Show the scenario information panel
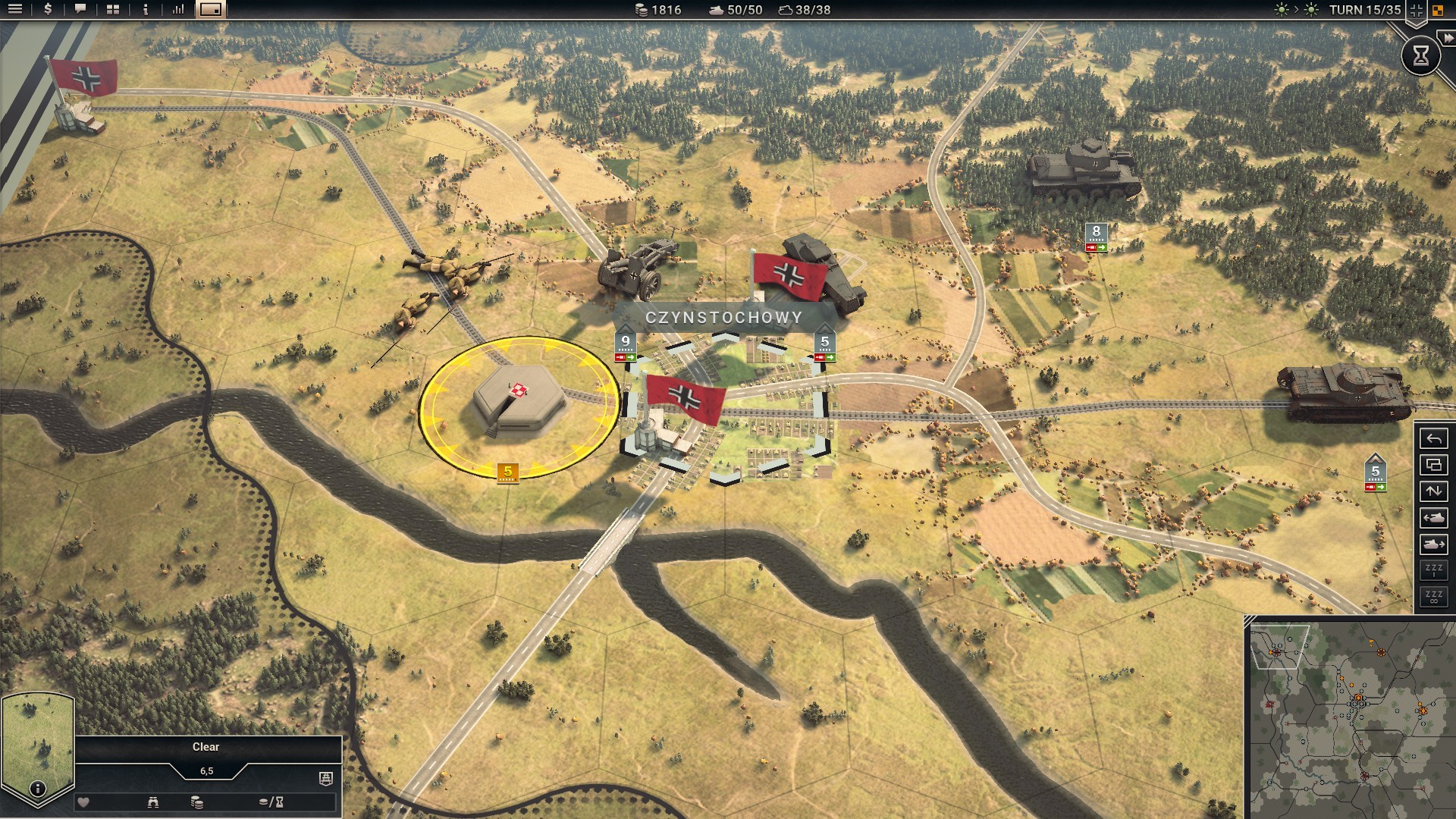Image resolution: width=1456 pixels, height=819 pixels. (x=146, y=10)
